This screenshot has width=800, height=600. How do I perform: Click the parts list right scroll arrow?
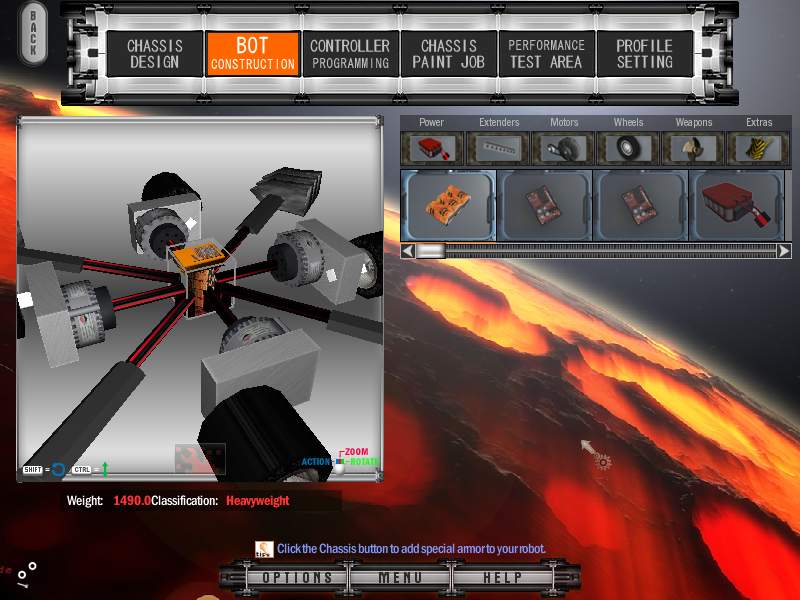(784, 251)
